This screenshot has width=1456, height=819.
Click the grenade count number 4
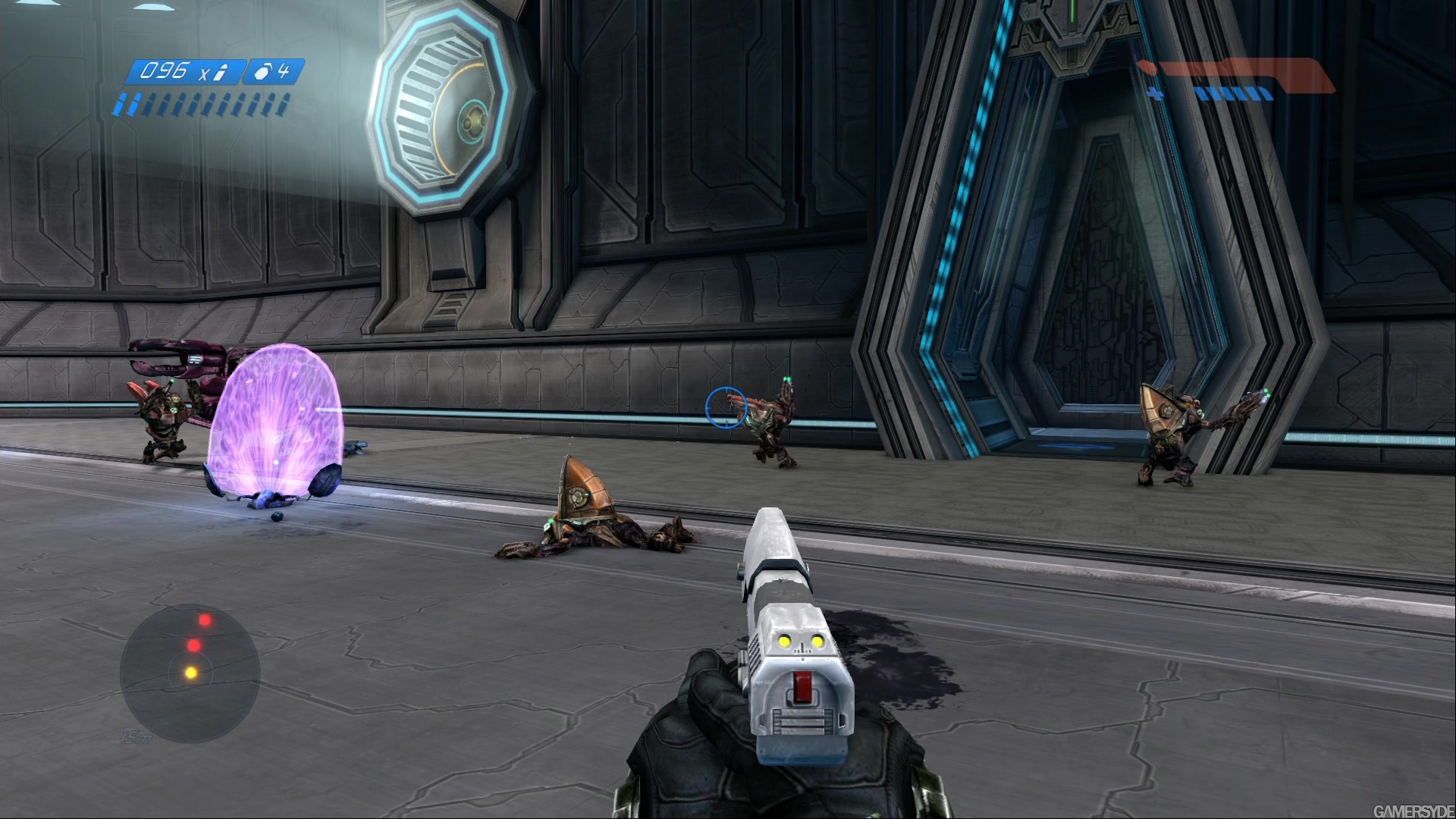tap(285, 71)
